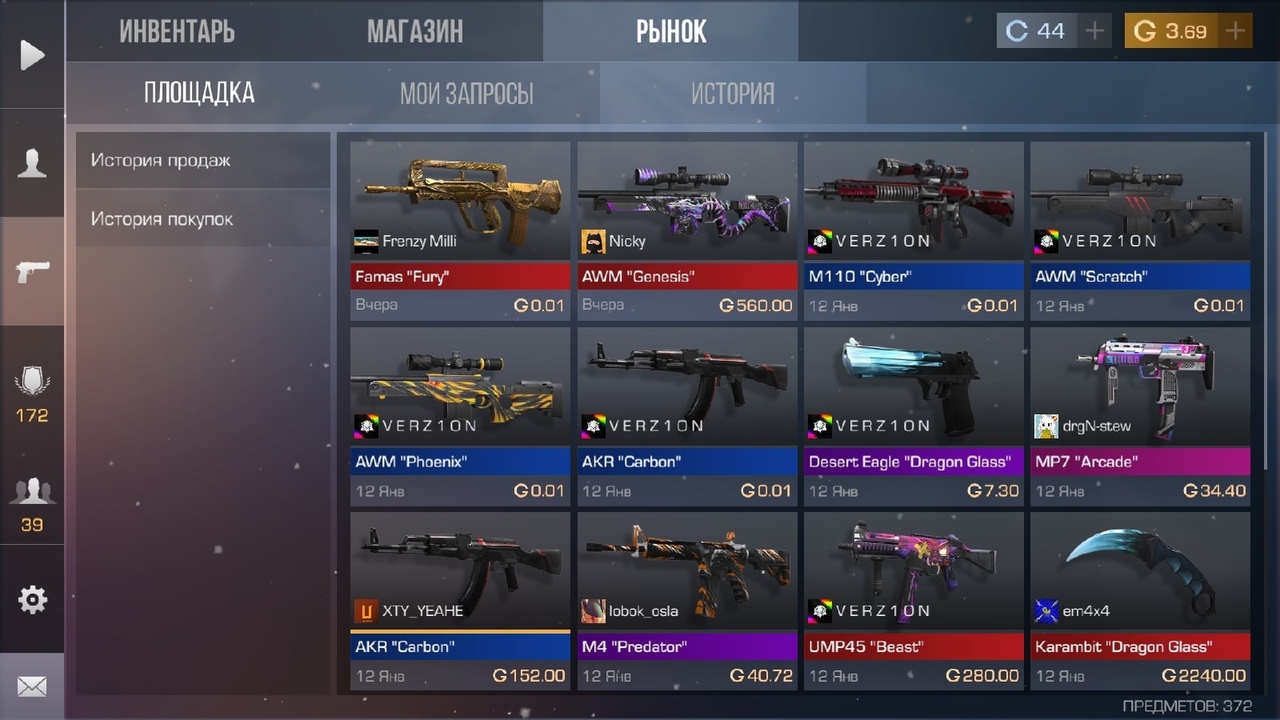Choose the M4 "Predator" item card
The height and width of the screenshot is (720, 1280).
(687, 600)
